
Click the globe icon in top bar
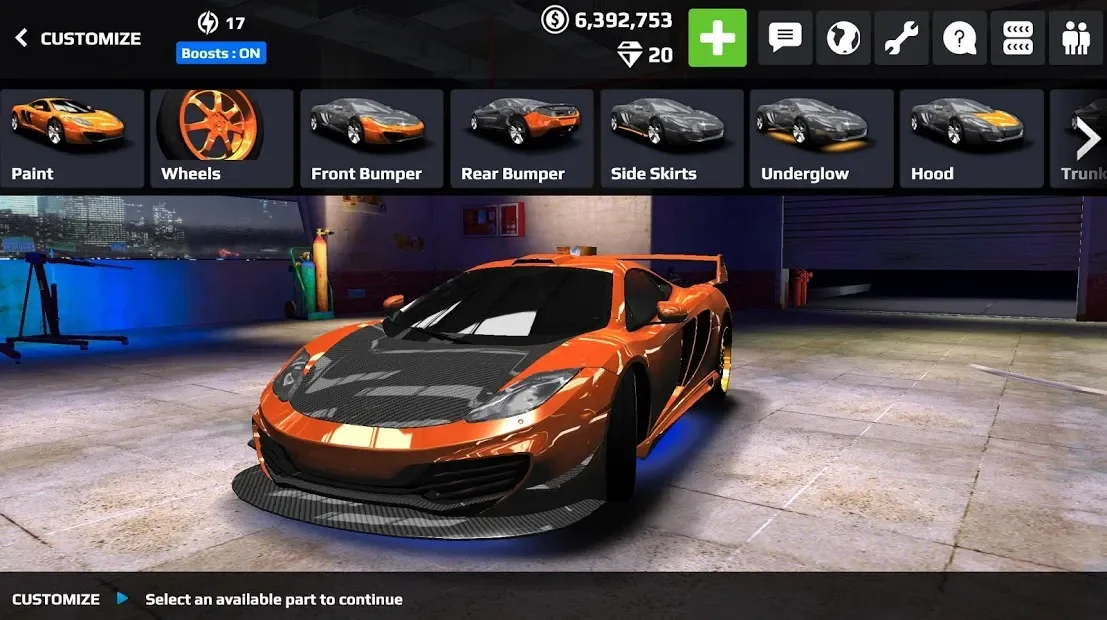(843, 38)
